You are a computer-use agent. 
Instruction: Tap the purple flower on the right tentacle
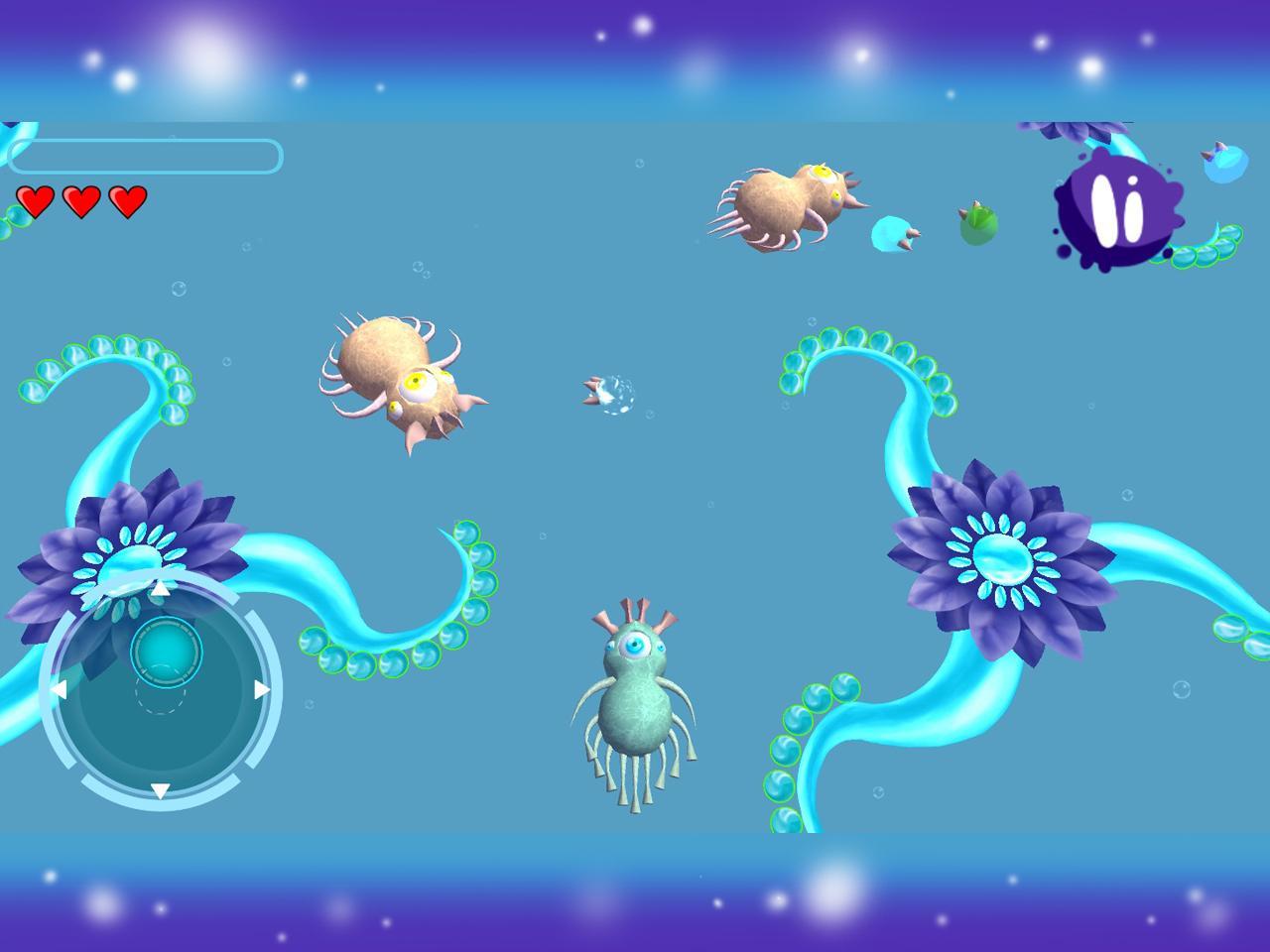click(x=1002, y=560)
